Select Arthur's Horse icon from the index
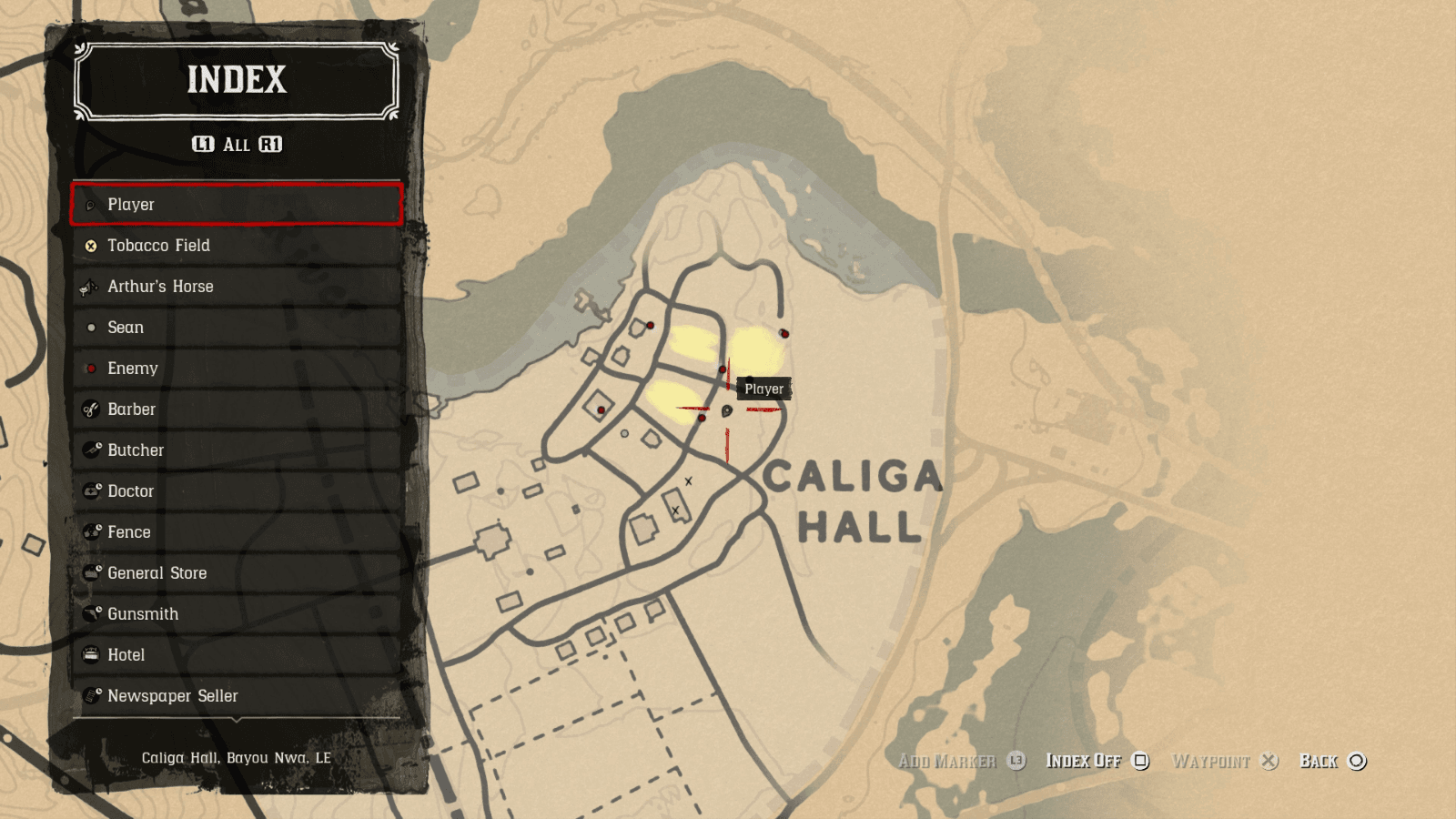 click(88, 287)
